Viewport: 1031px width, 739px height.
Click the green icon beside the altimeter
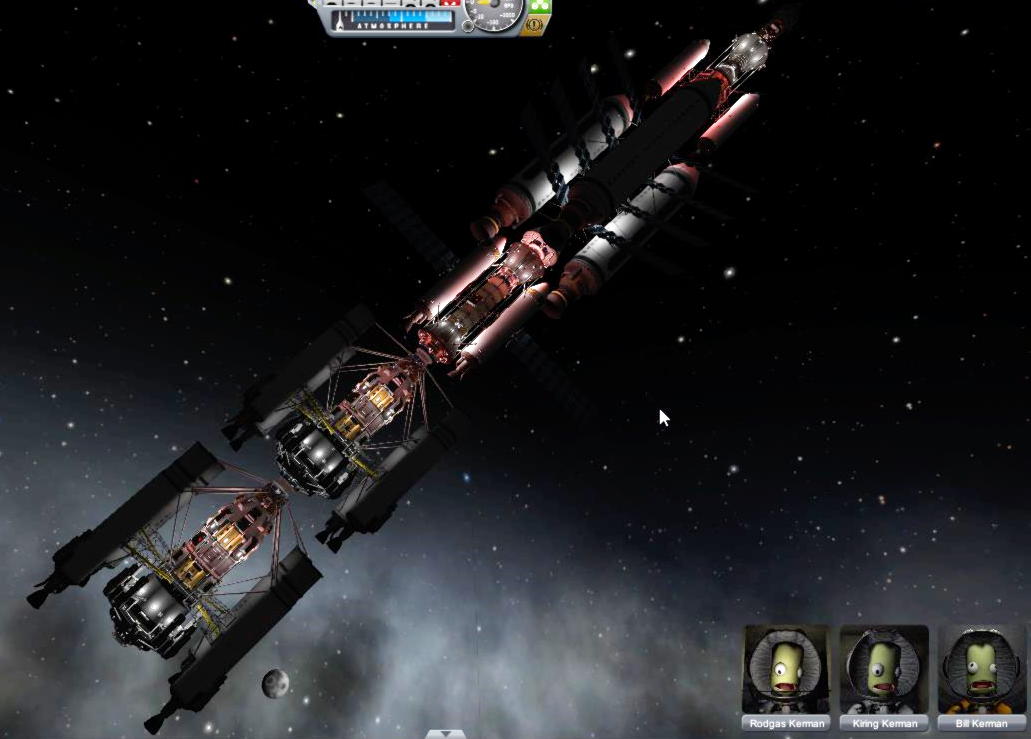(x=538, y=6)
